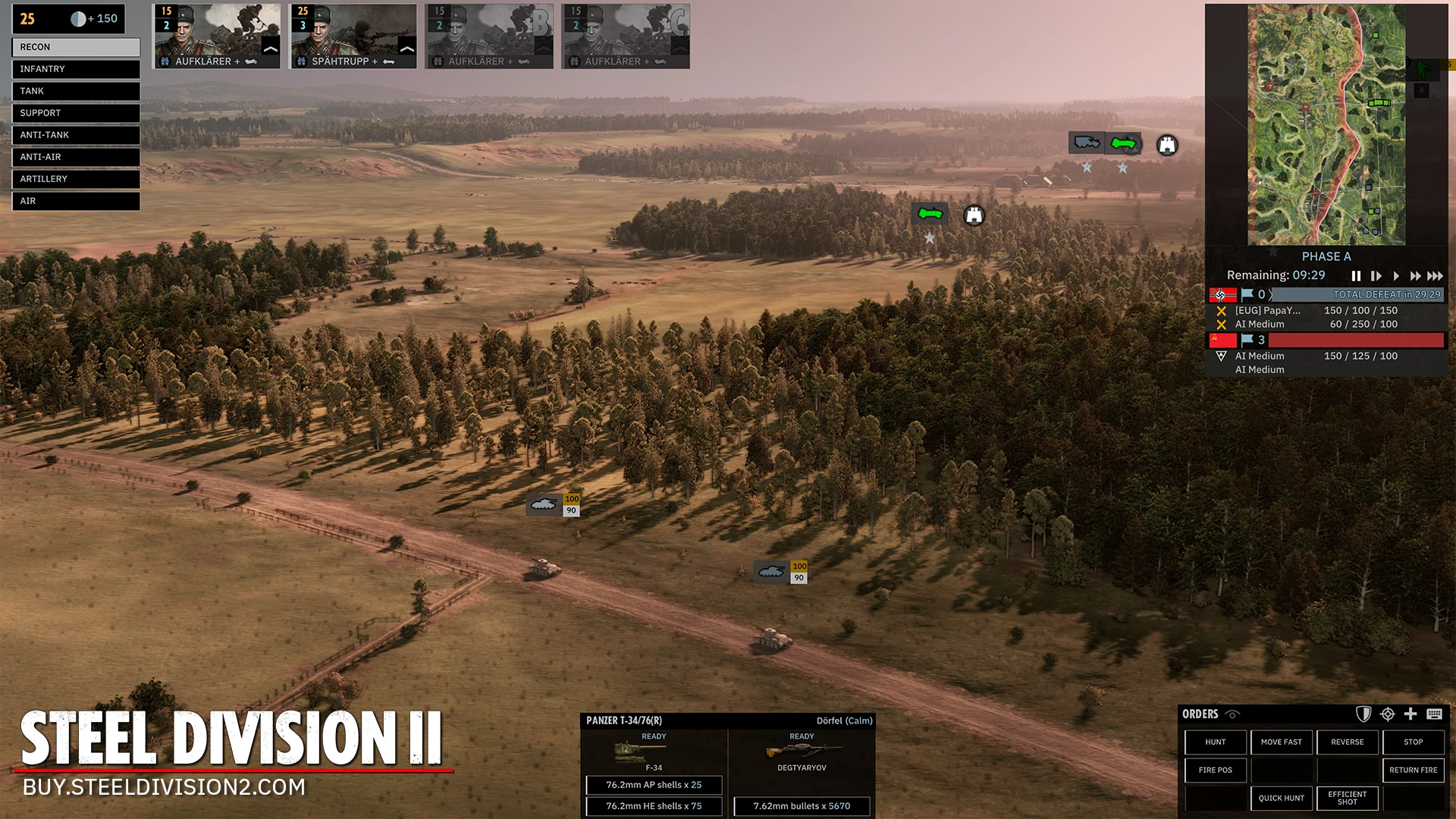Select the triple fast-forward speed icon
The height and width of the screenshot is (819, 1456).
point(1434,276)
